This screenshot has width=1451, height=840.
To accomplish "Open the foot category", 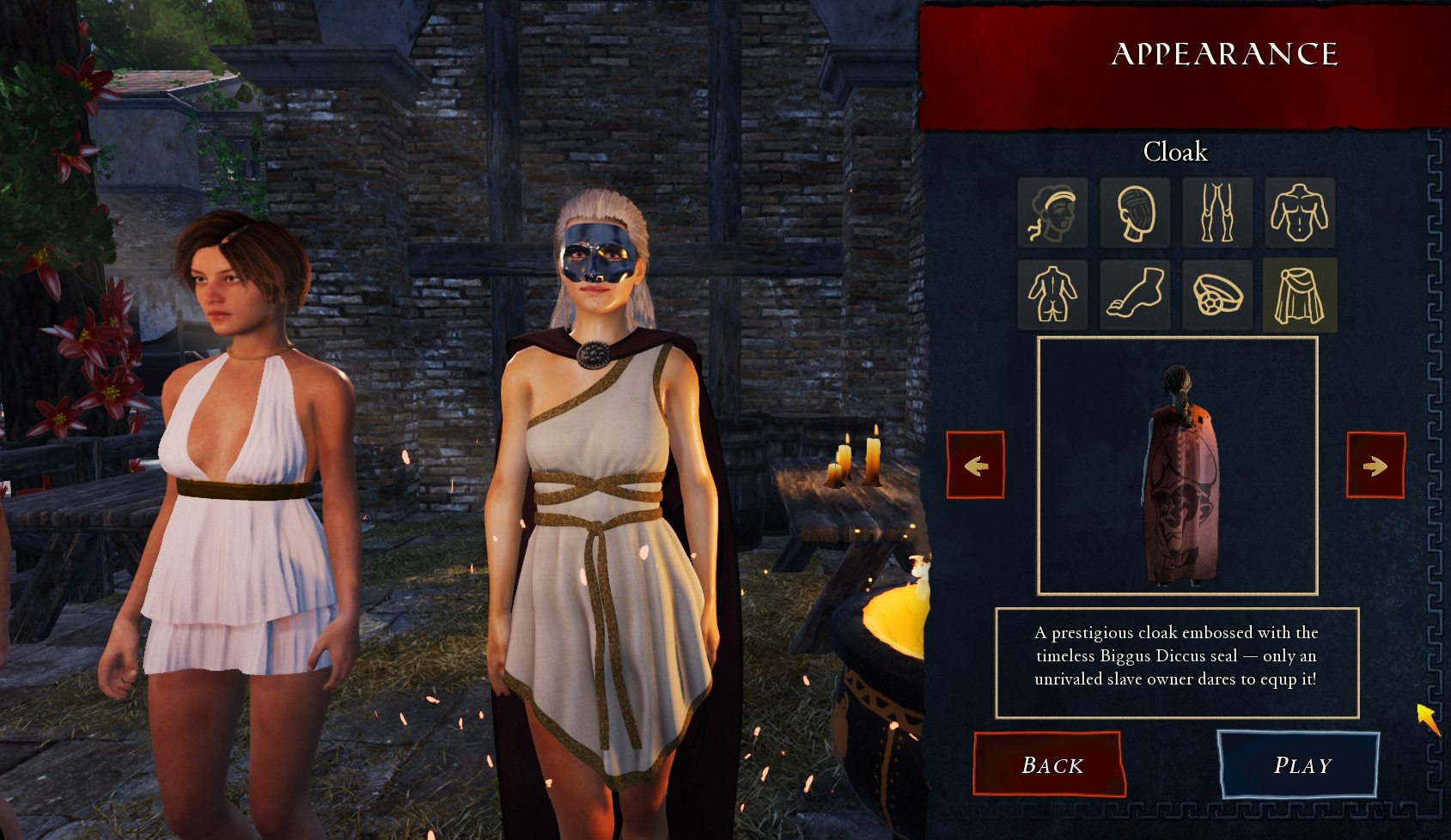I will [x=1135, y=295].
